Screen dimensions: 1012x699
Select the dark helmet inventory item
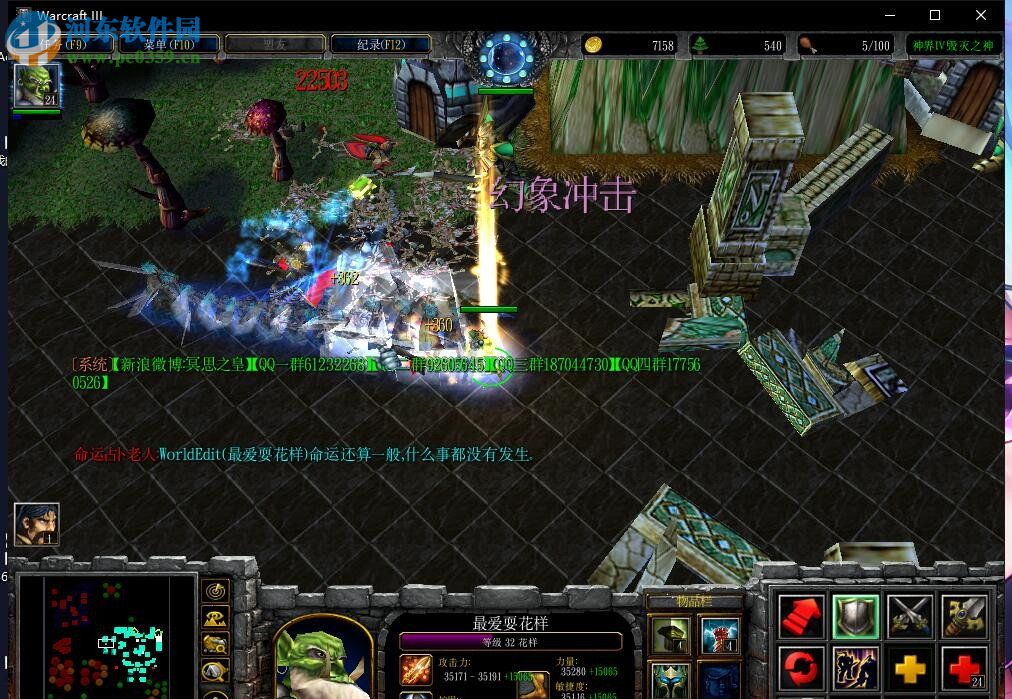click(x=669, y=635)
